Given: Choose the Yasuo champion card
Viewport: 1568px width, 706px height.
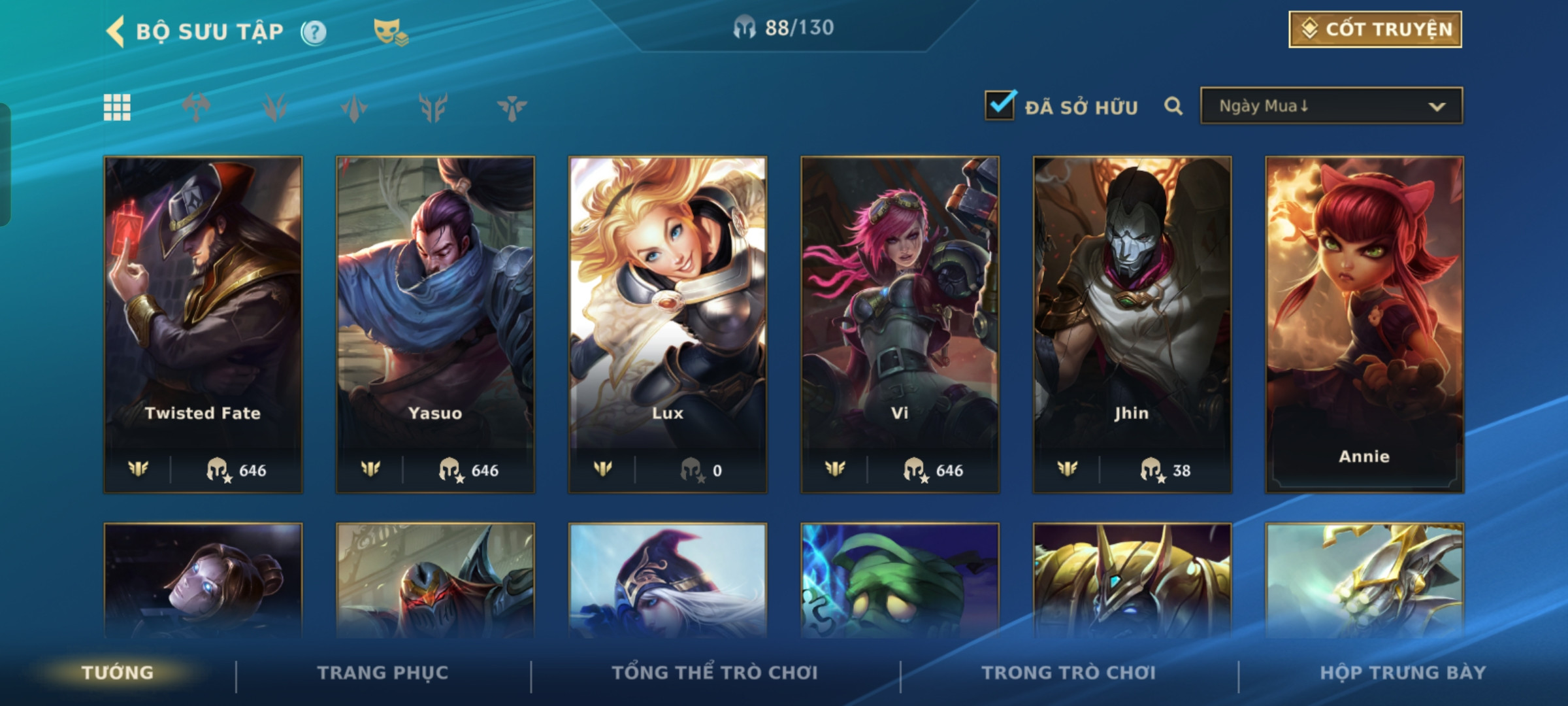Looking at the screenshot, I should coord(435,324).
